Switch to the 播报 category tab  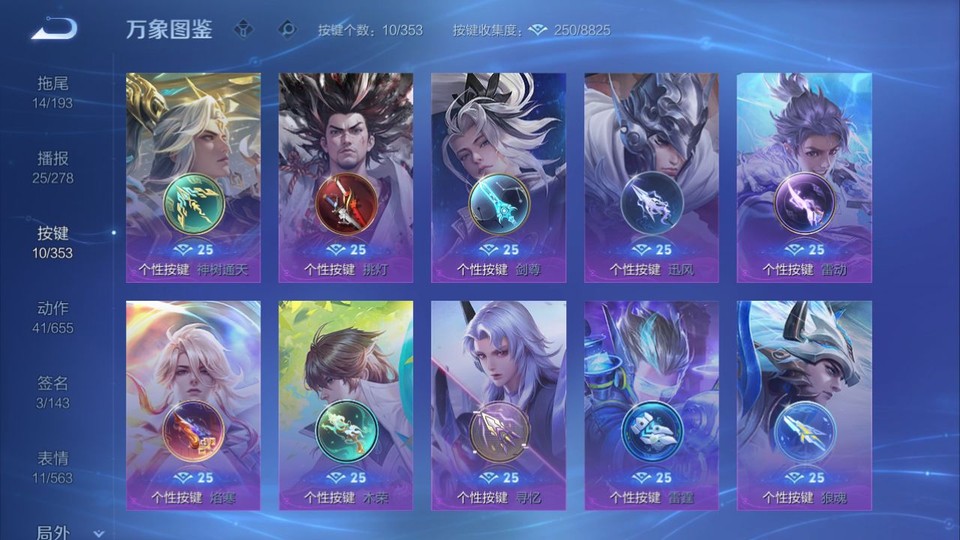(53, 166)
